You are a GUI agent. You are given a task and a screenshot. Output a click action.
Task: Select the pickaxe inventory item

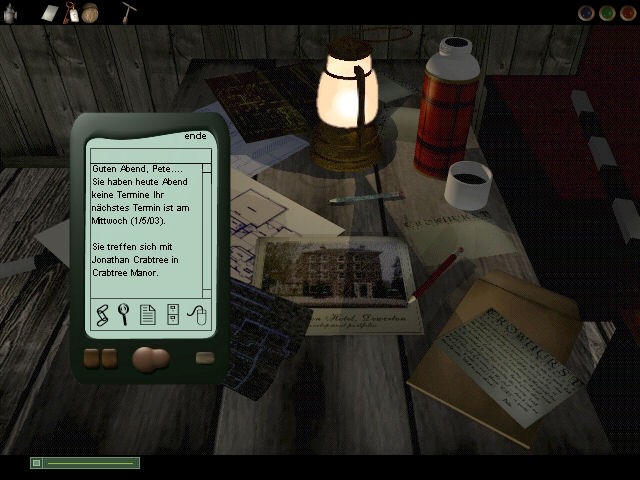click(x=129, y=12)
